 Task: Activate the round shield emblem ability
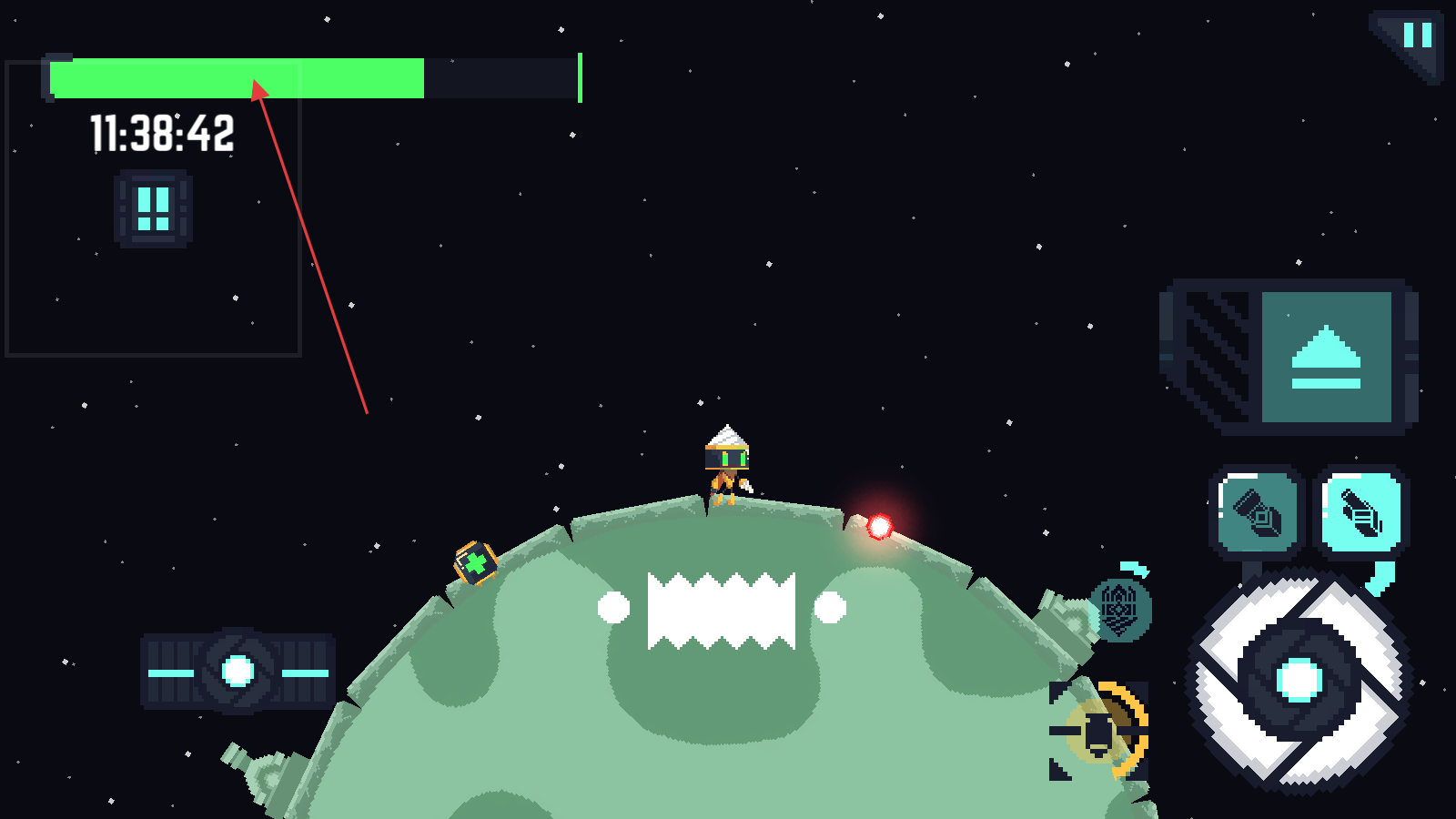(1120, 610)
